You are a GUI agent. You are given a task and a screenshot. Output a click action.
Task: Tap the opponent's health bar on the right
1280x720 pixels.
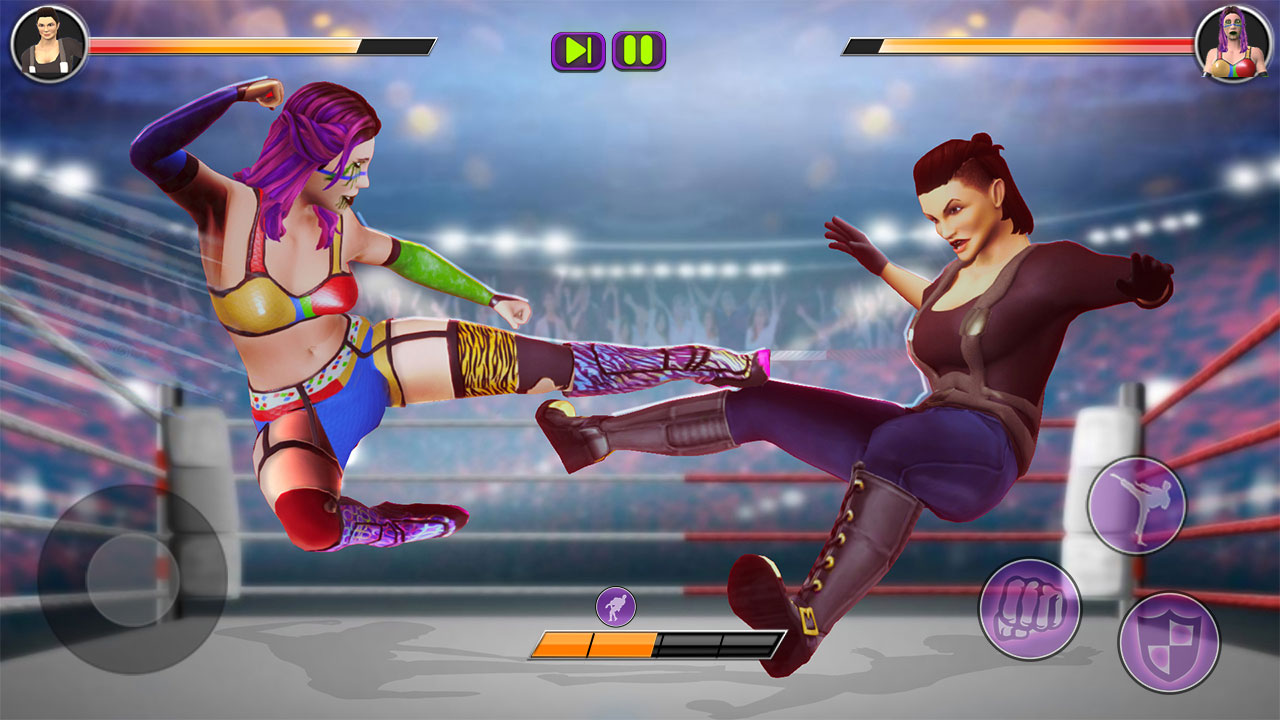(x=1020, y=44)
